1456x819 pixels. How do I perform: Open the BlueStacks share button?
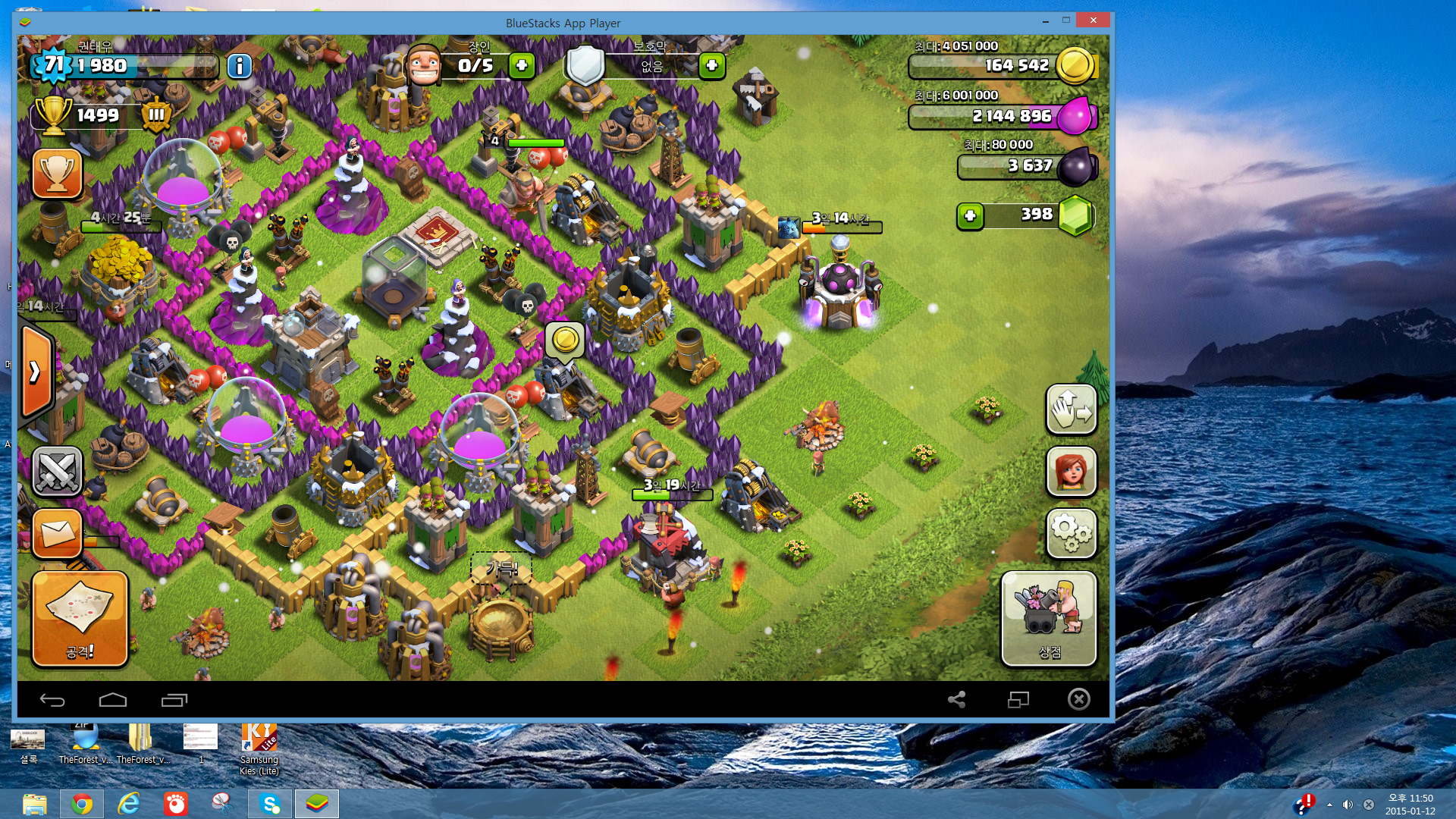tap(956, 700)
